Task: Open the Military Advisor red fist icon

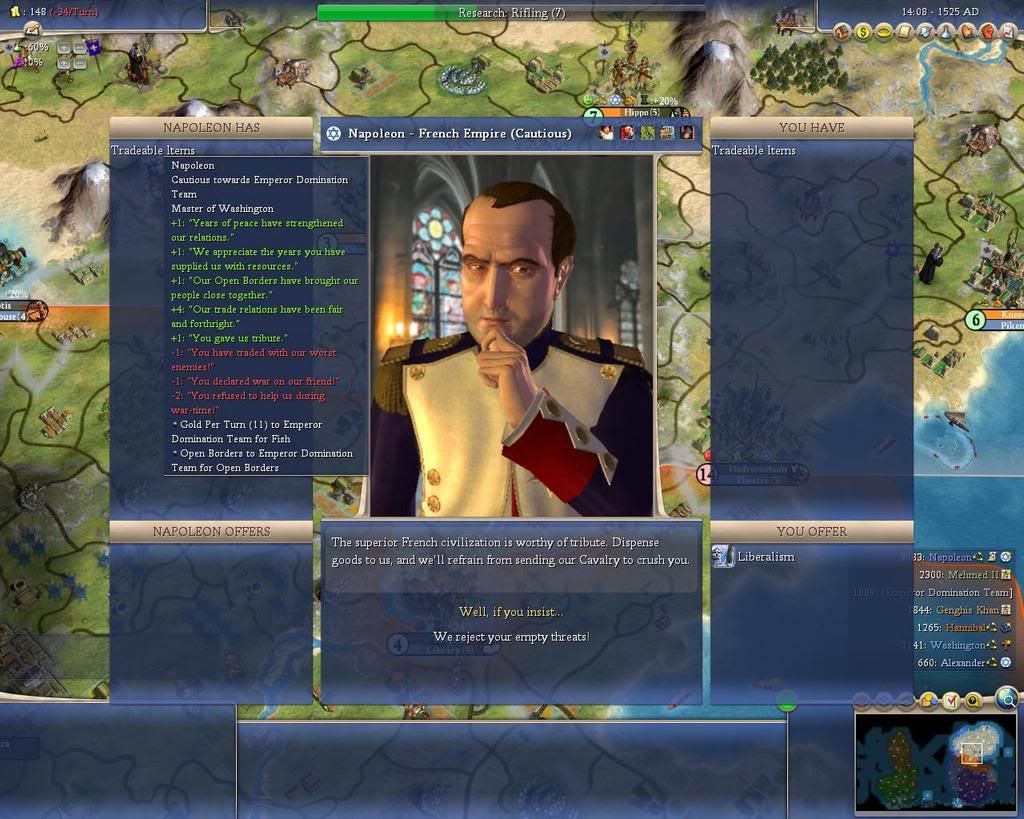Action: 989,32
